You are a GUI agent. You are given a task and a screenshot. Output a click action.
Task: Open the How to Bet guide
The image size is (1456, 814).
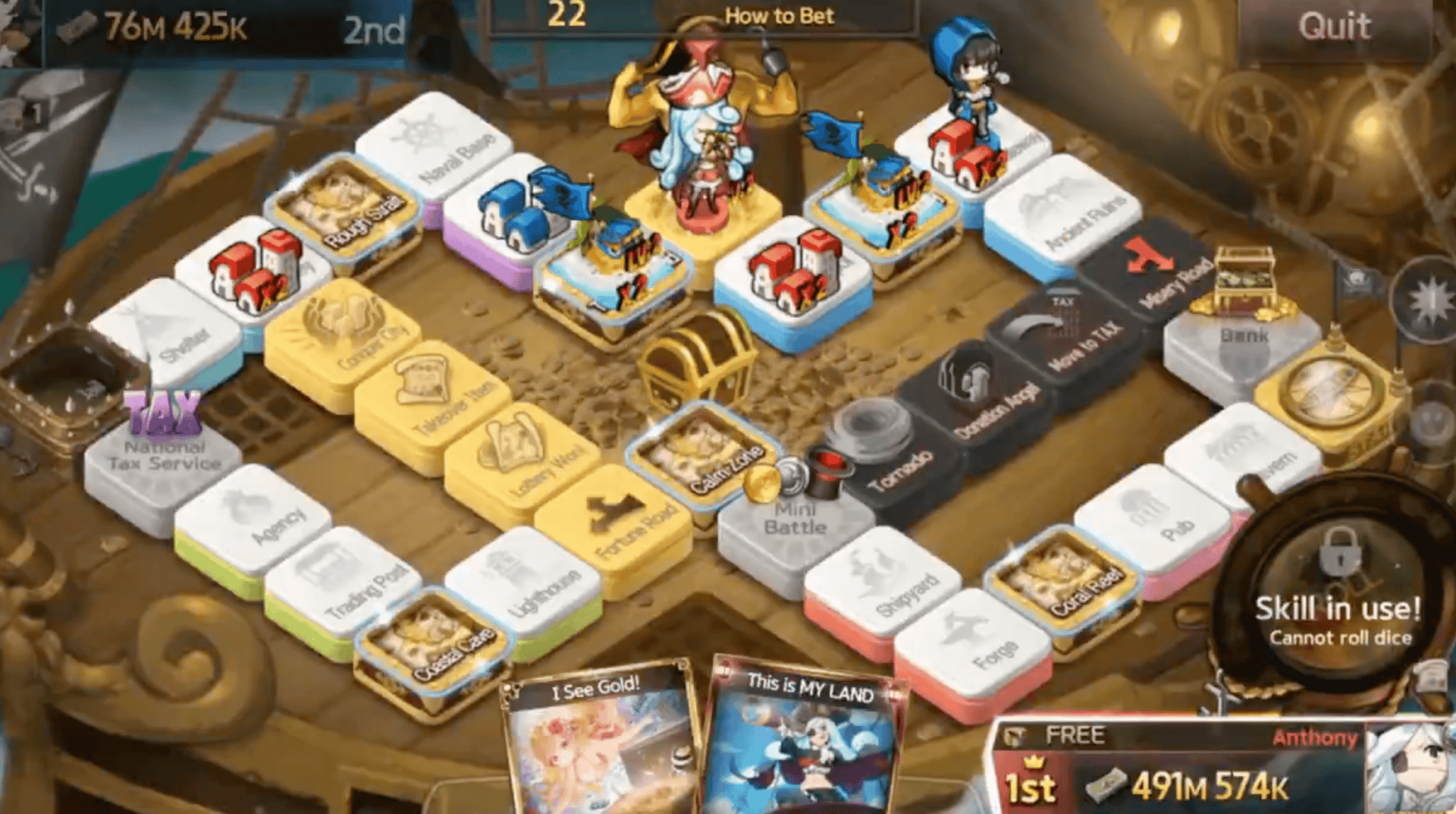click(780, 17)
